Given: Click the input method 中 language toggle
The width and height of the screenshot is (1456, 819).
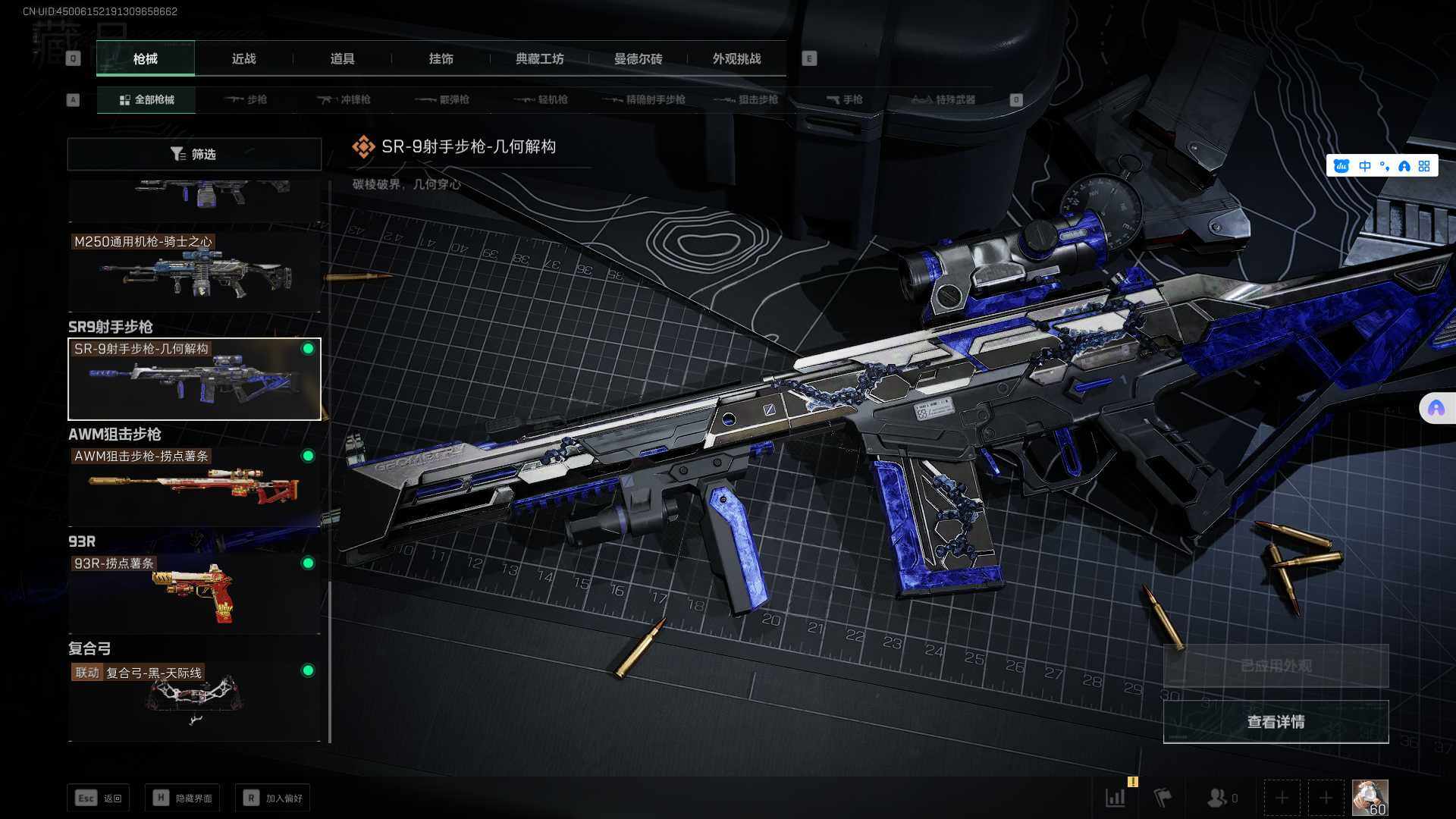Looking at the screenshot, I should pyautogui.click(x=1365, y=166).
